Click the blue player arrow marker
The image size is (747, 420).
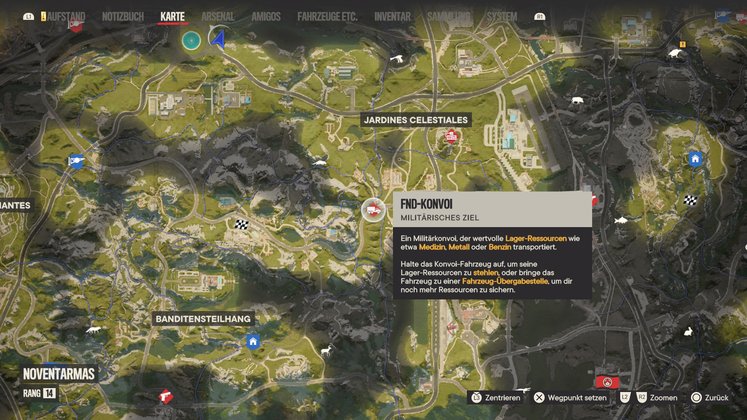tap(217, 40)
